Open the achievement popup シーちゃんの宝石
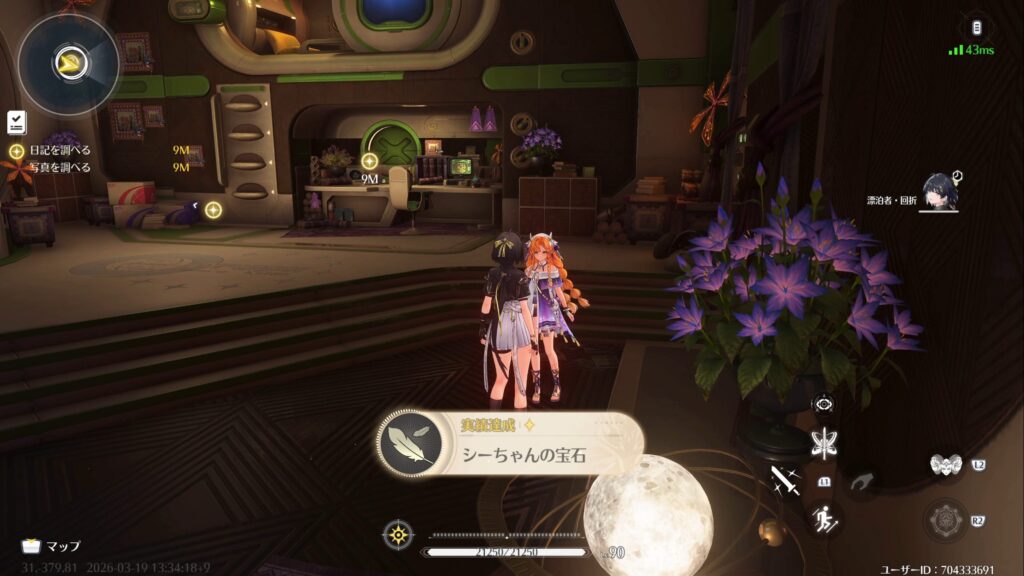 pyautogui.click(x=510, y=445)
